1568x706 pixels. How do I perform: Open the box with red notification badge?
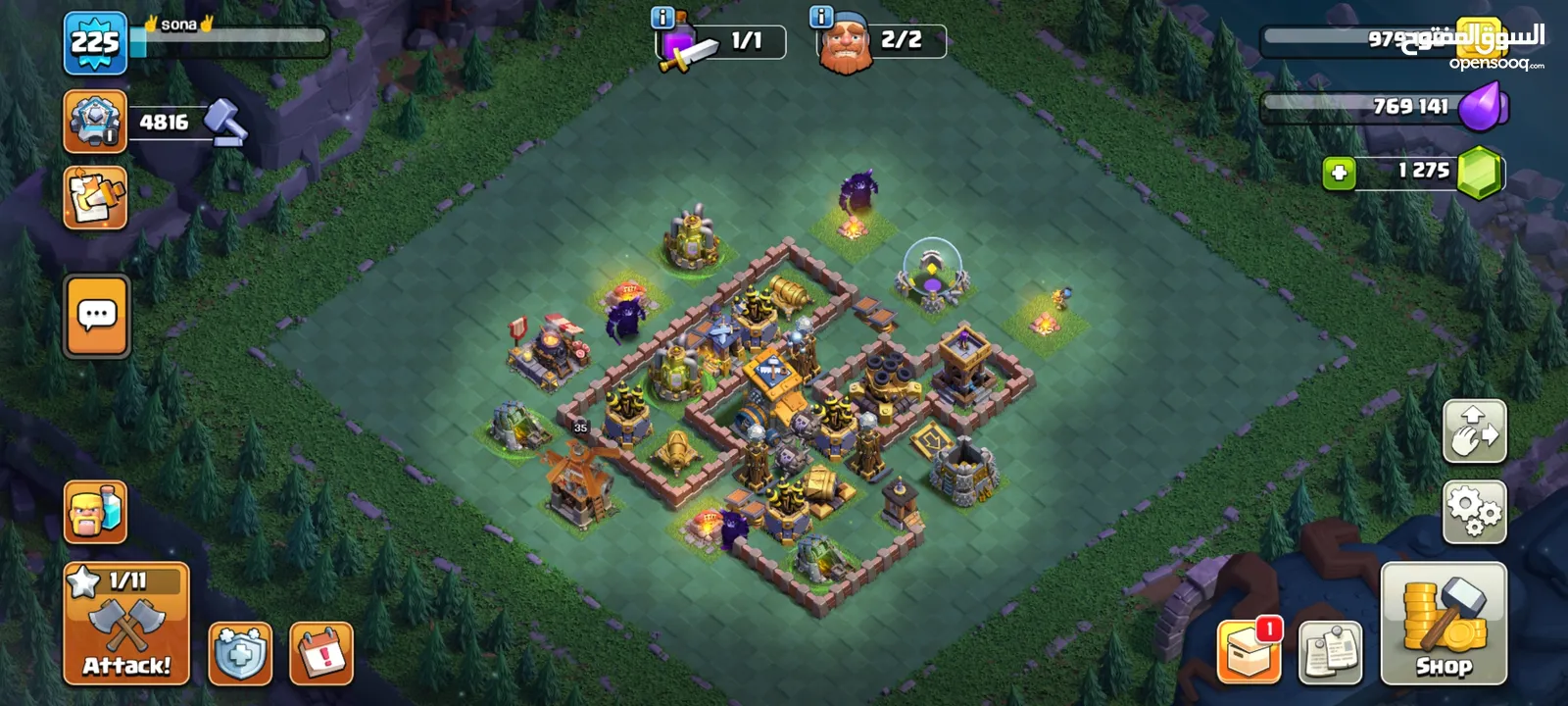pyautogui.click(x=1249, y=651)
